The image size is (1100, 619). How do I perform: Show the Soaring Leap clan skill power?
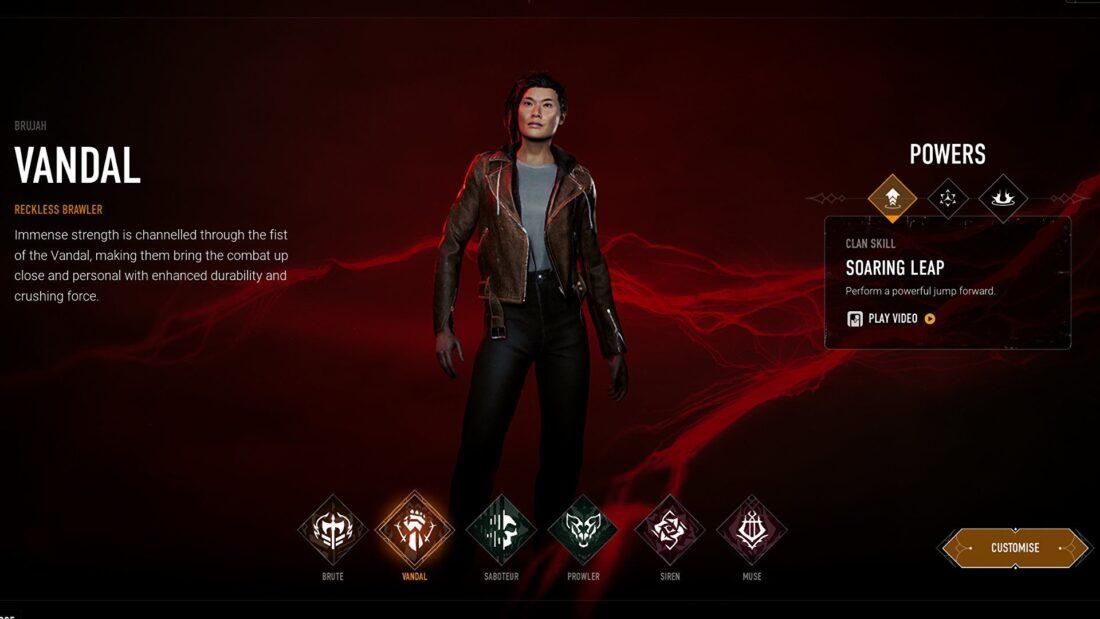coord(893,198)
